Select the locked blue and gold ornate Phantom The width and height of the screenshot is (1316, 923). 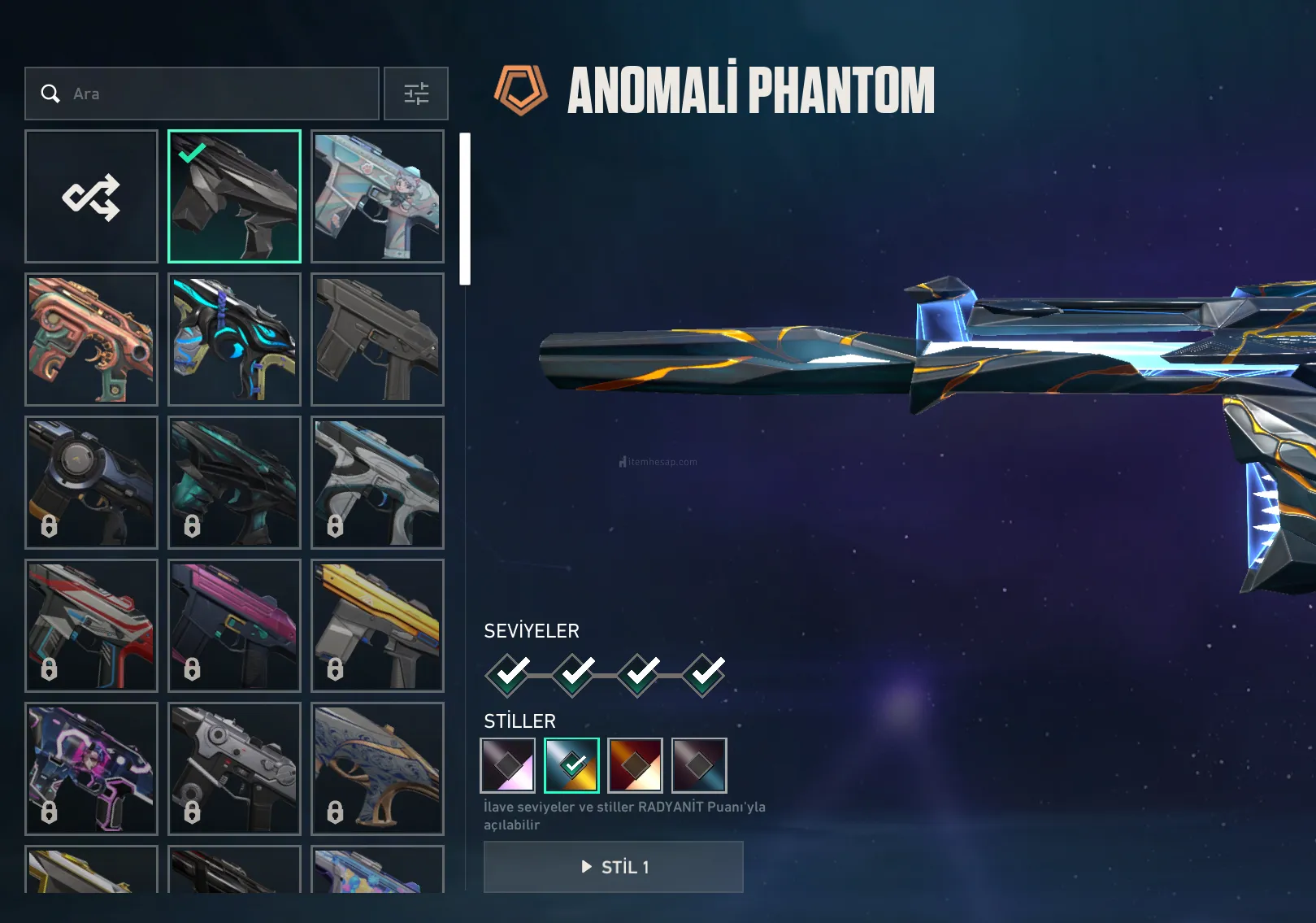[377, 768]
